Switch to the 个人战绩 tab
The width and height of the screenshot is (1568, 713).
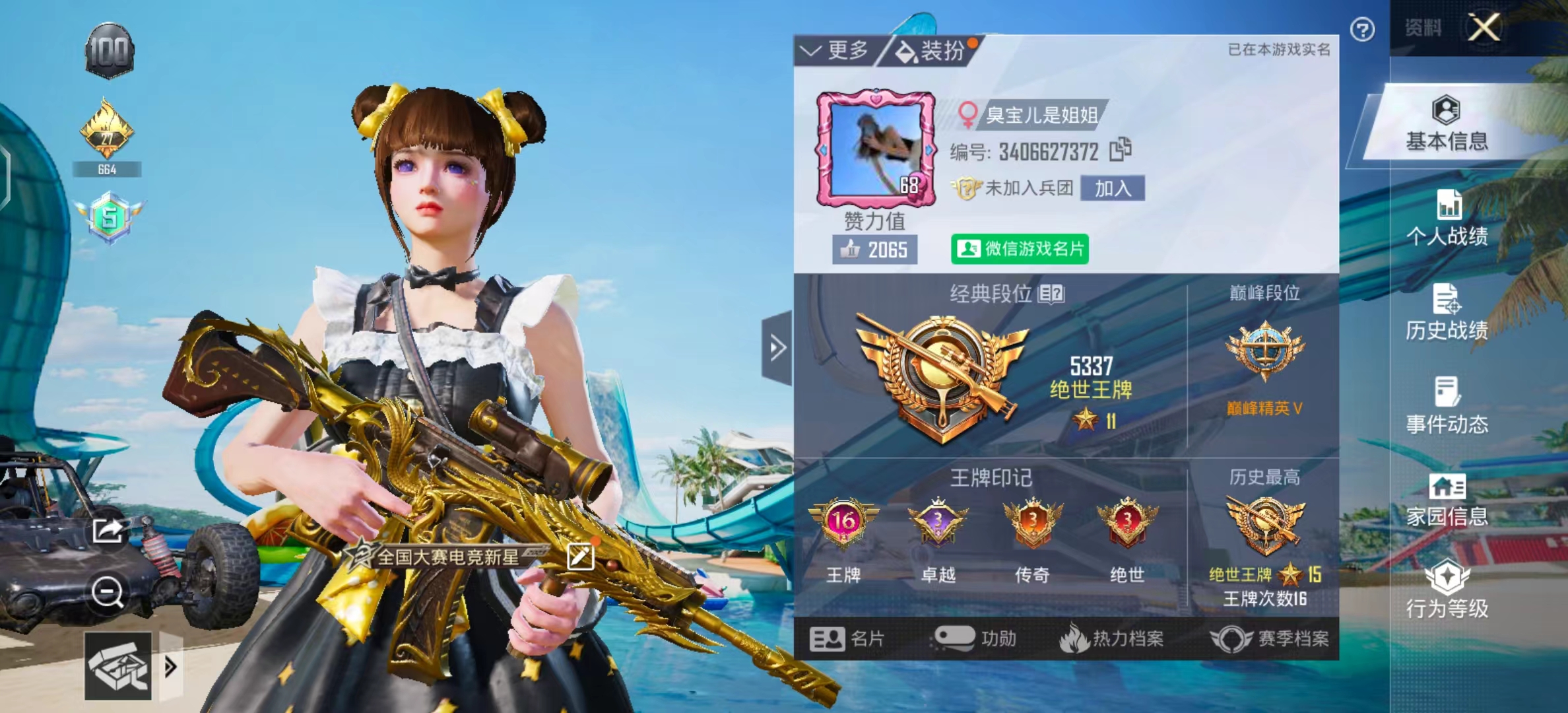pyautogui.click(x=1447, y=219)
